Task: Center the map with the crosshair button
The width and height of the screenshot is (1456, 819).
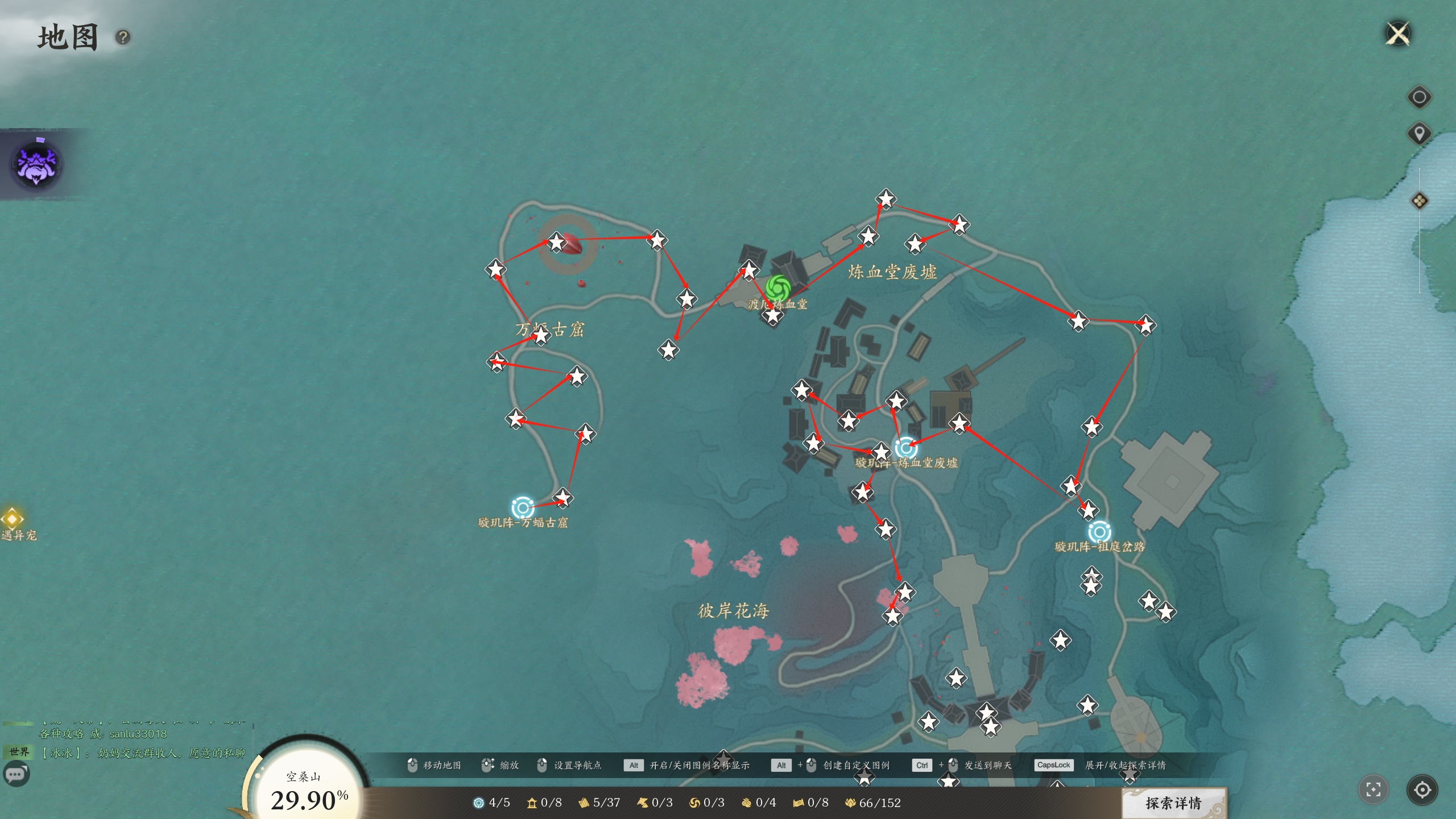Action: coord(1422,789)
